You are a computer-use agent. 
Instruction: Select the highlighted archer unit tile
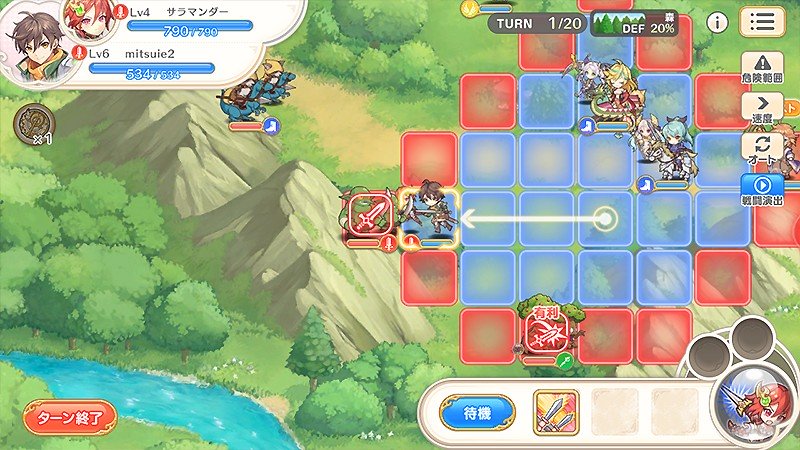coord(430,218)
